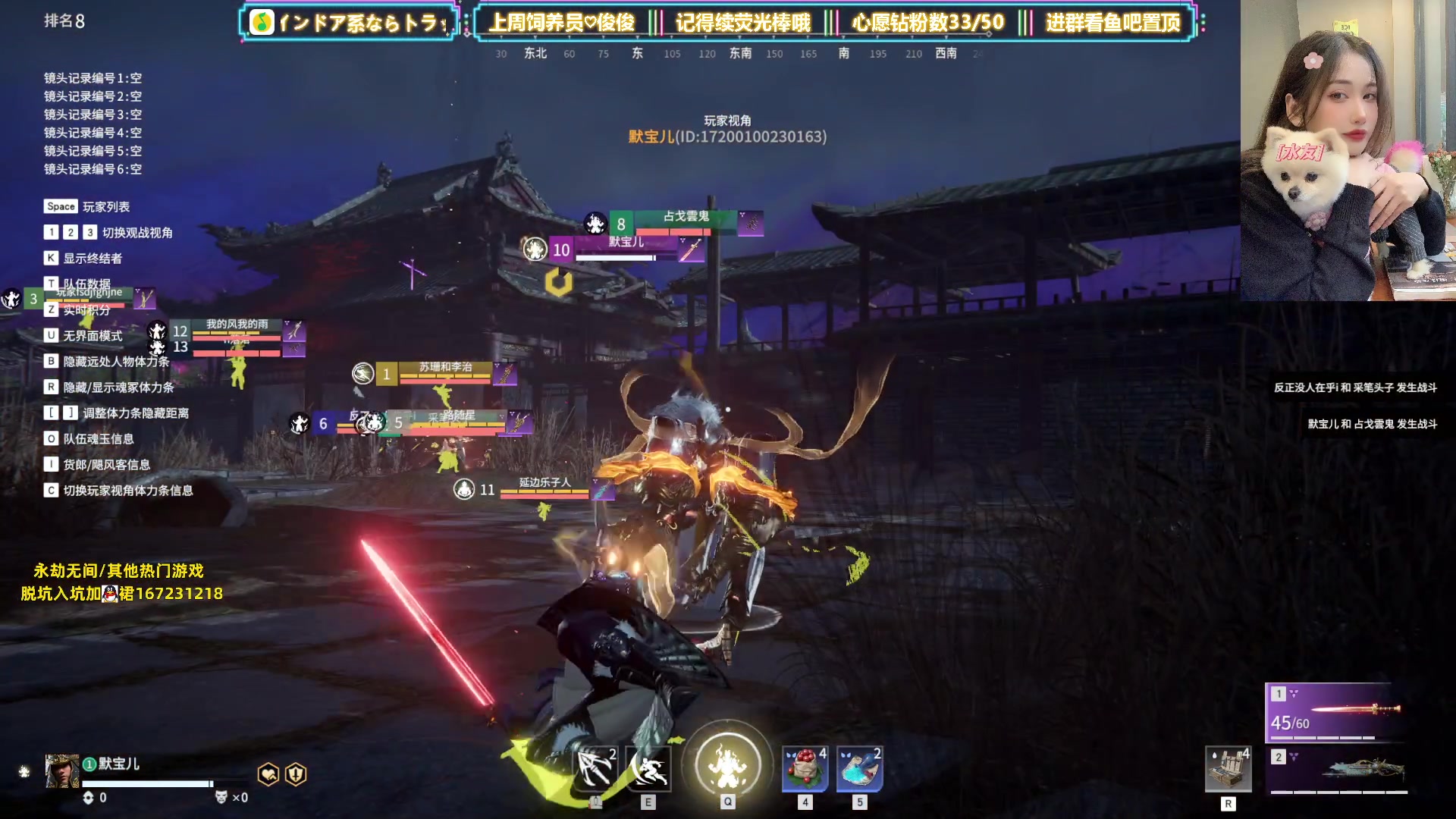Open 货郎/飓风客信息 entry

[106, 465]
